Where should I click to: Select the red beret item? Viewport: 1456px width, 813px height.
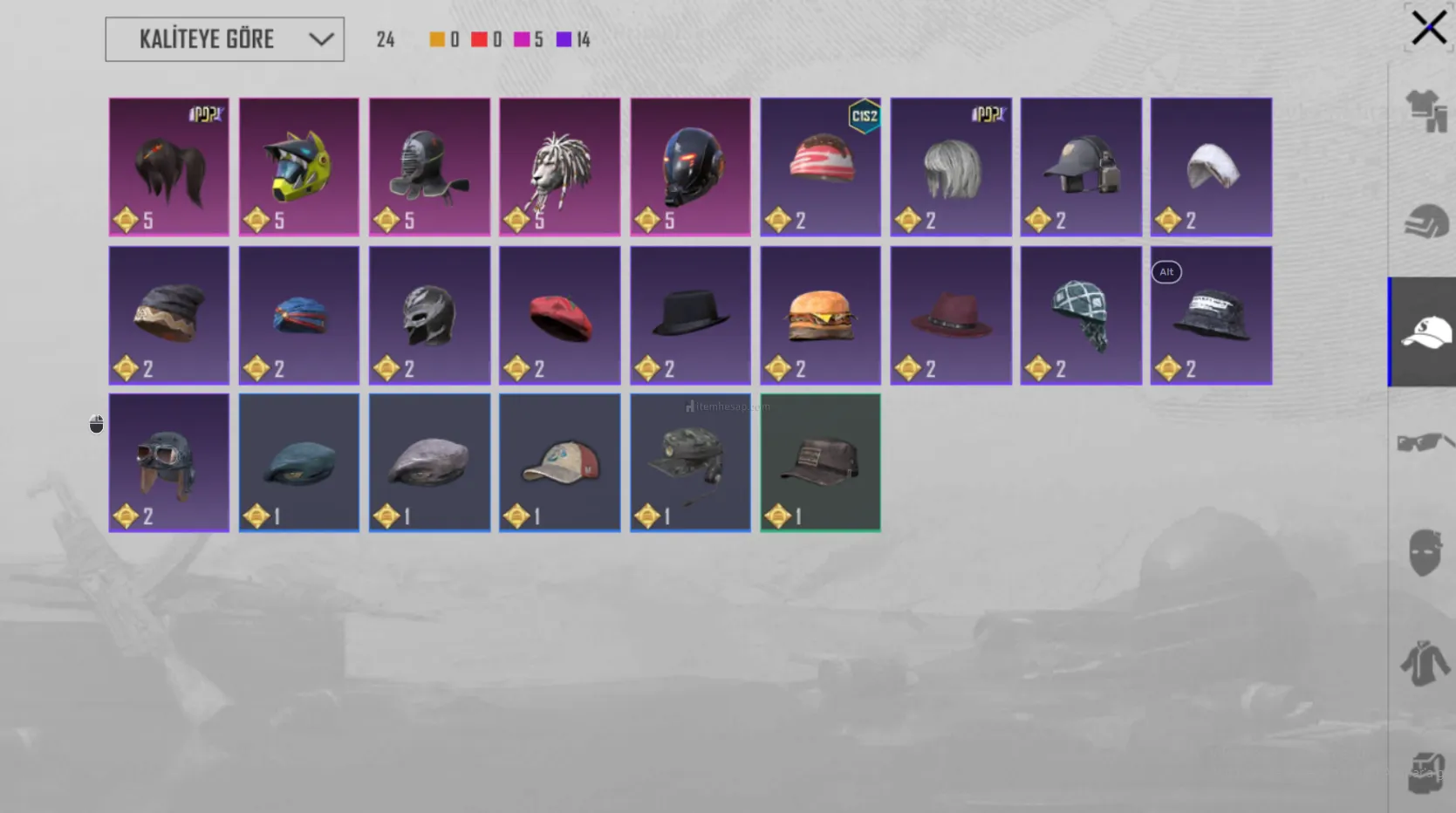click(559, 315)
